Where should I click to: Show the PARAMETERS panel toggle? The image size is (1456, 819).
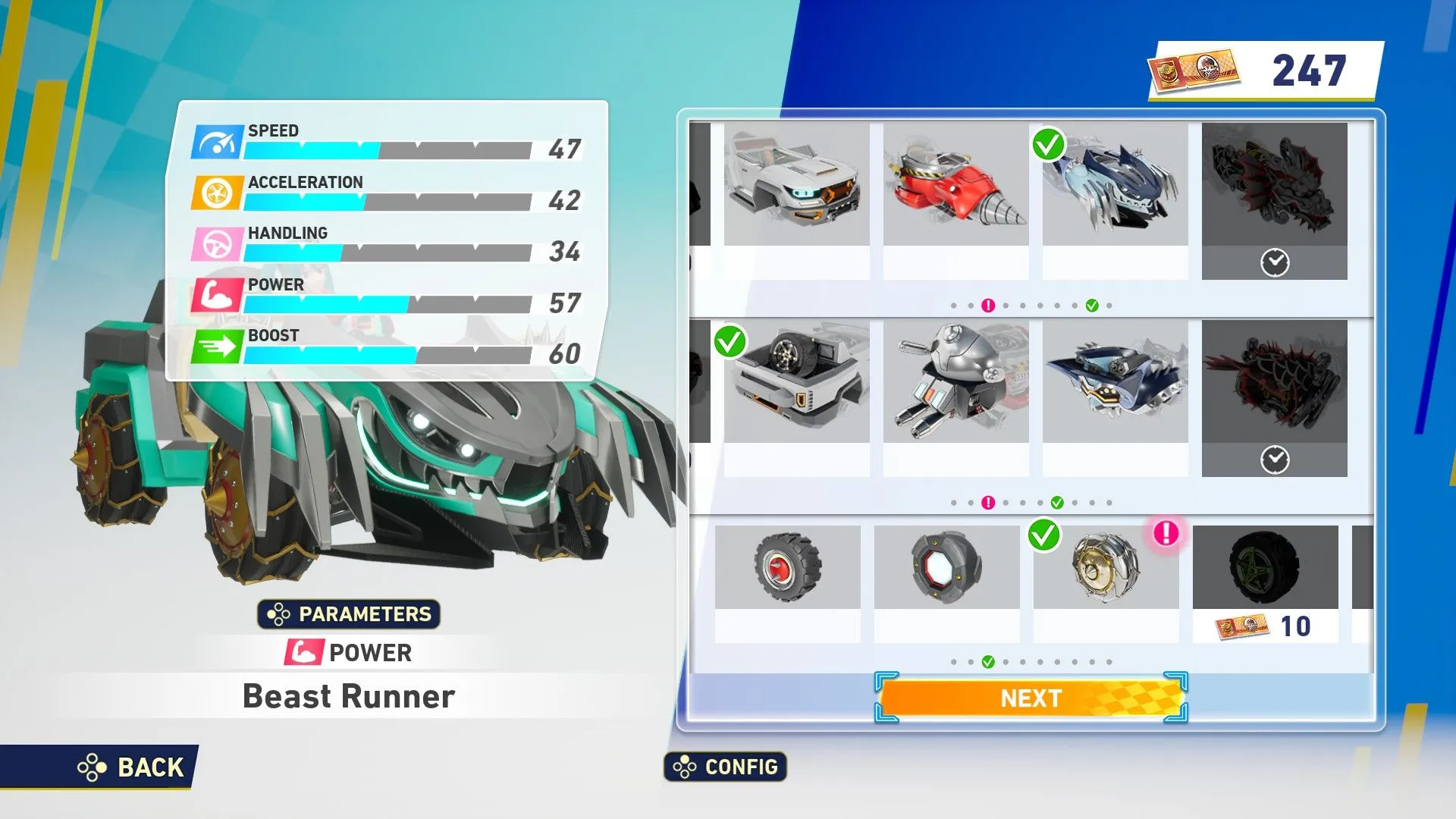coord(349,613)
